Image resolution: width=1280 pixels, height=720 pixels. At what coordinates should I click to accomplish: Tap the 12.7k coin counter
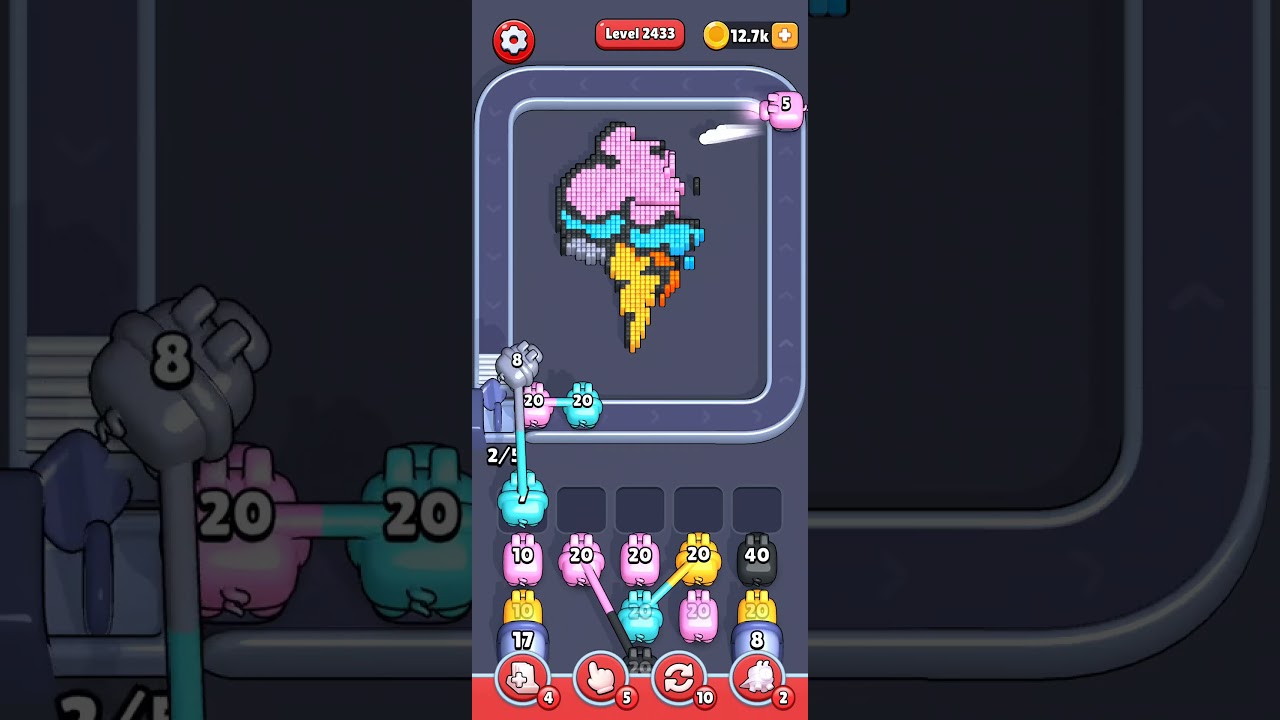click(x=748, y=35)
